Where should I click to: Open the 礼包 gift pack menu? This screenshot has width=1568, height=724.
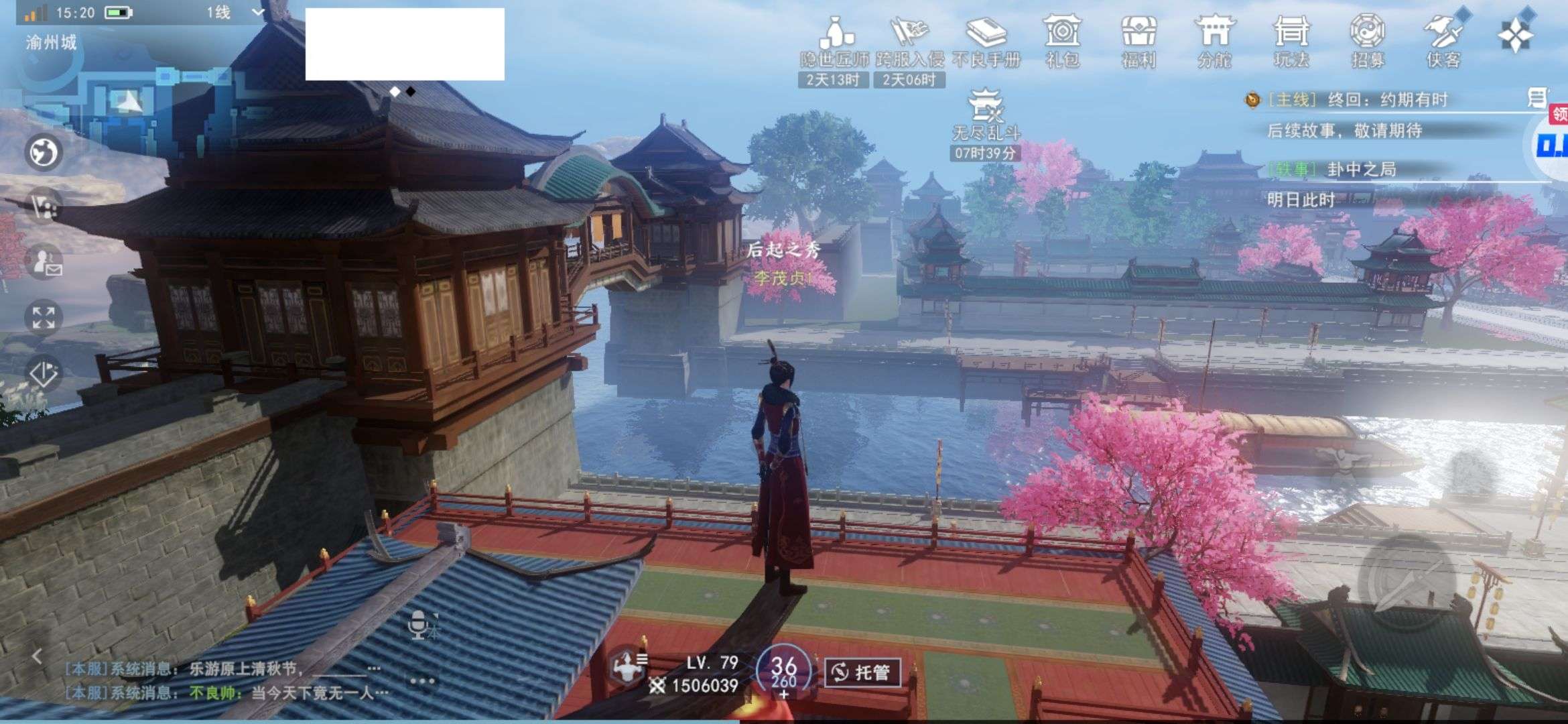tap(1062, 42)
